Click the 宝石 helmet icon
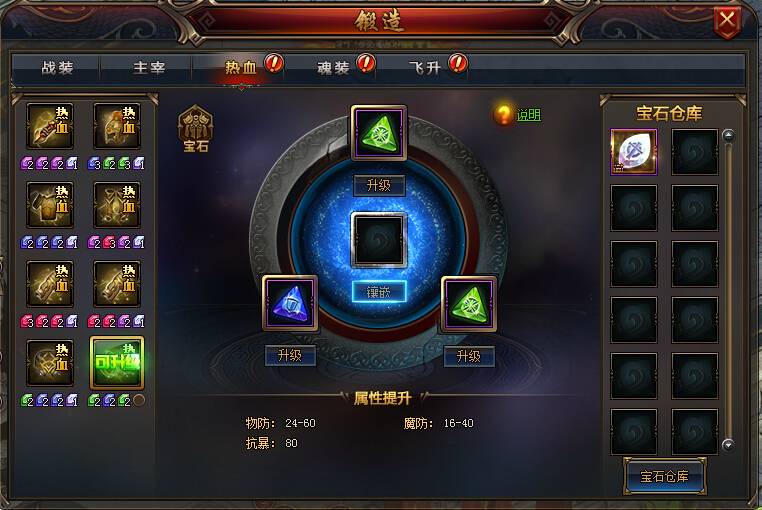This screenshot has width=762, height=510. tap(196, 126)
